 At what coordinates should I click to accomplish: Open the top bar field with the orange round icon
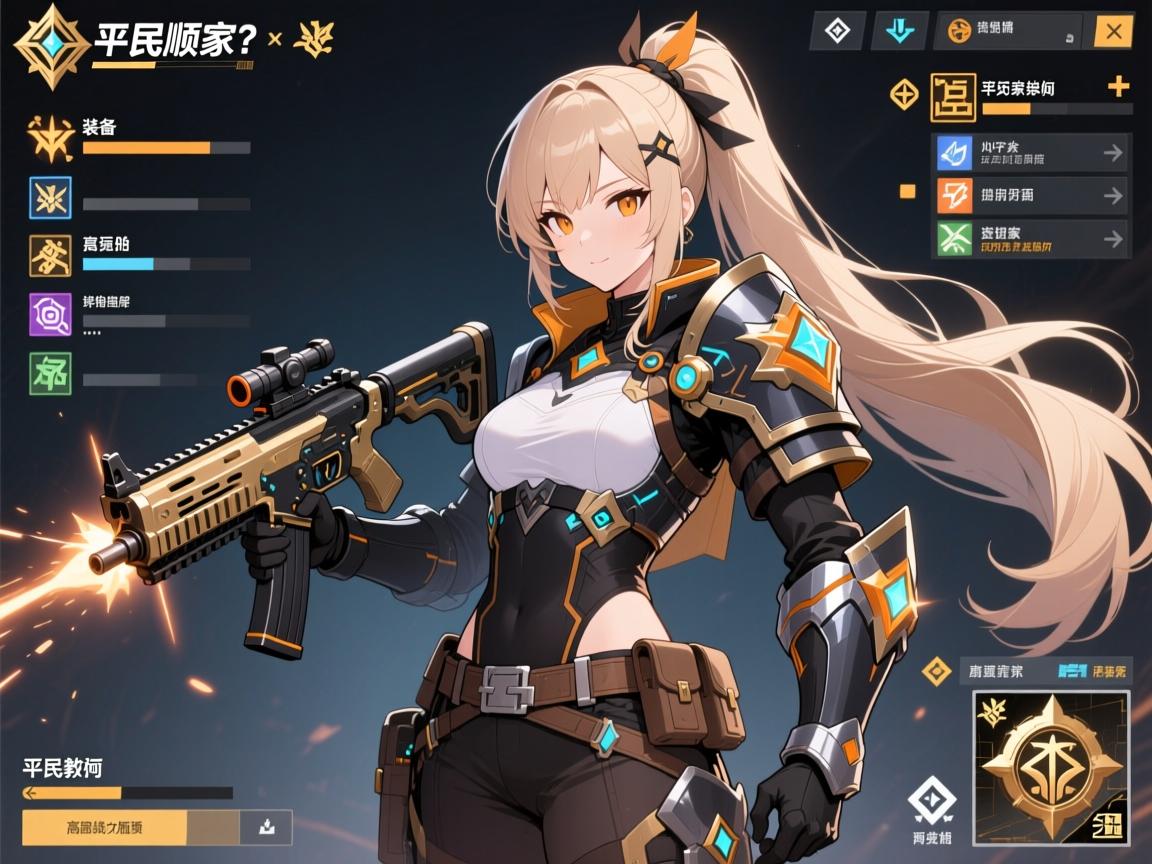click(1008, 32)
